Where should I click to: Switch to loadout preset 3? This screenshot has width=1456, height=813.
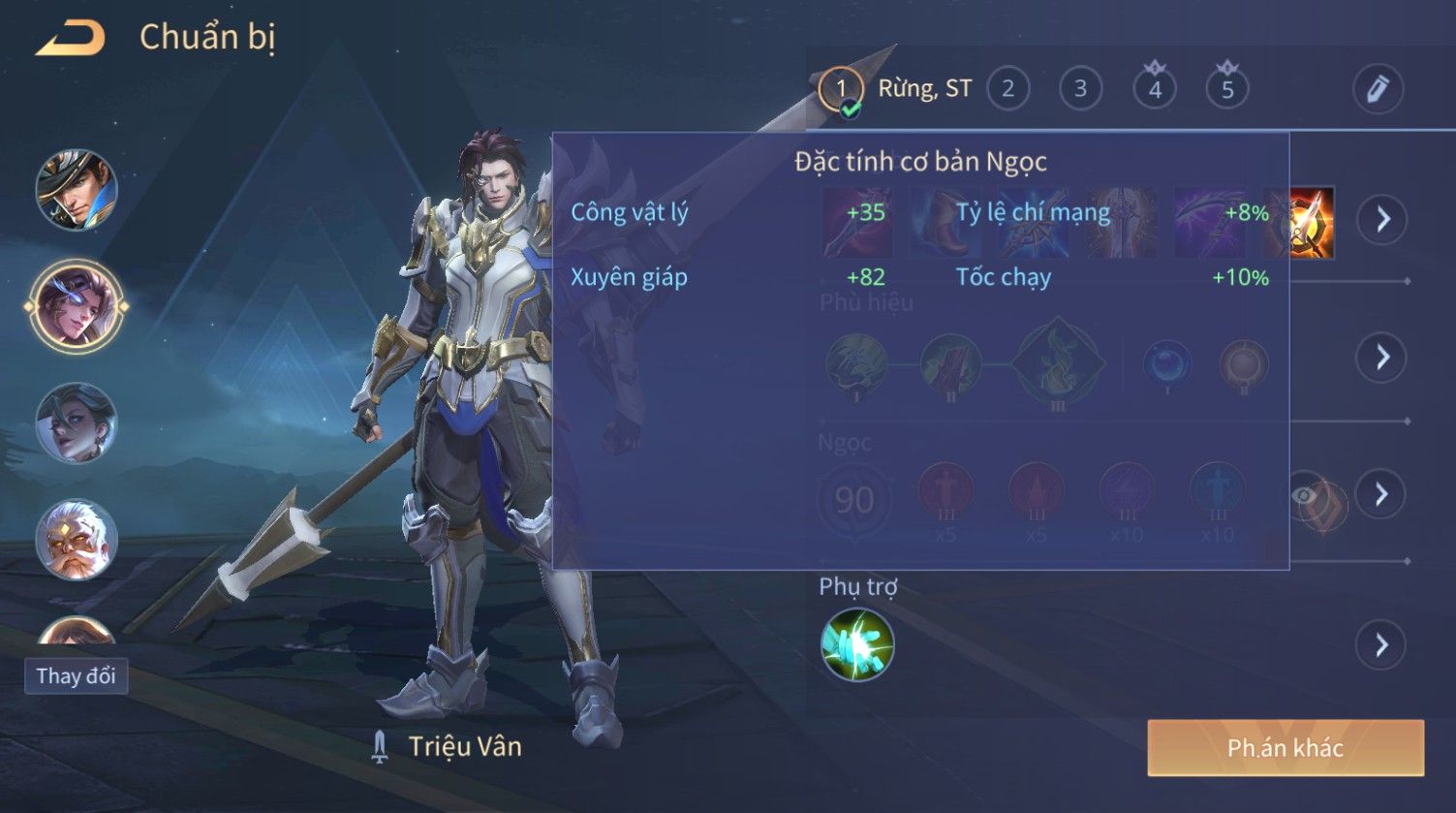1080,89
